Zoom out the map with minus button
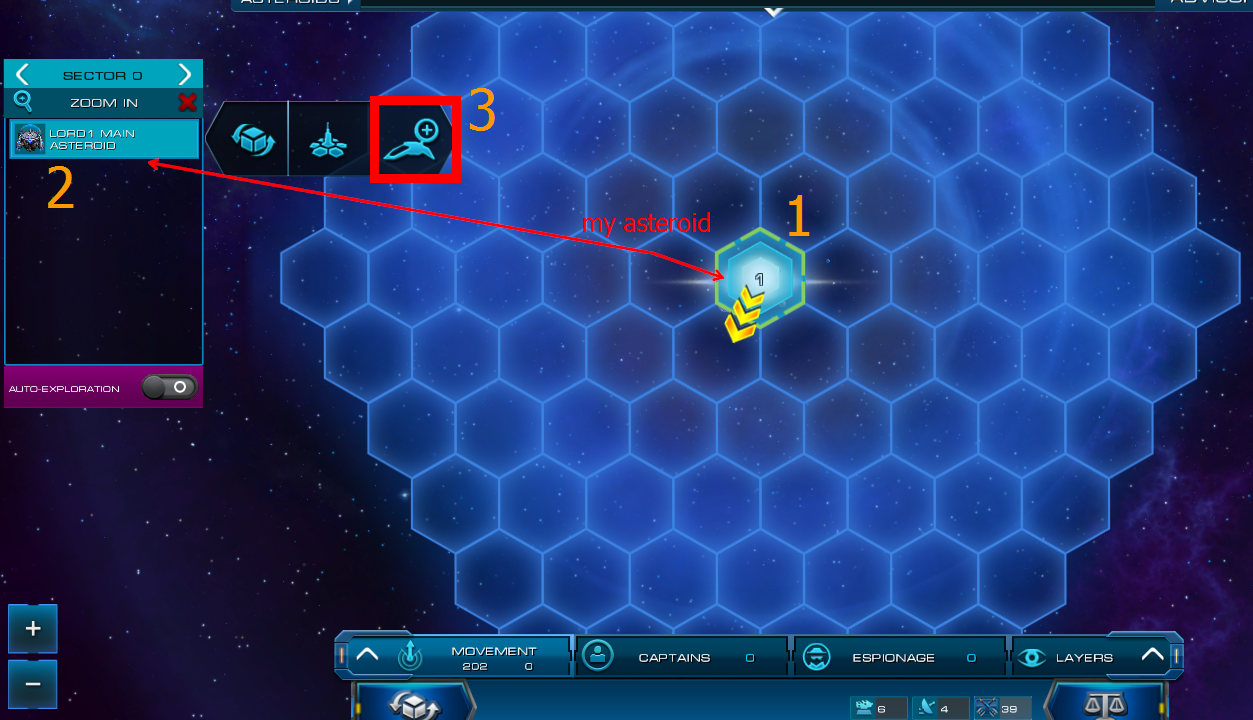The width and height of the screenshot is (1253, 720). point(33,684)
